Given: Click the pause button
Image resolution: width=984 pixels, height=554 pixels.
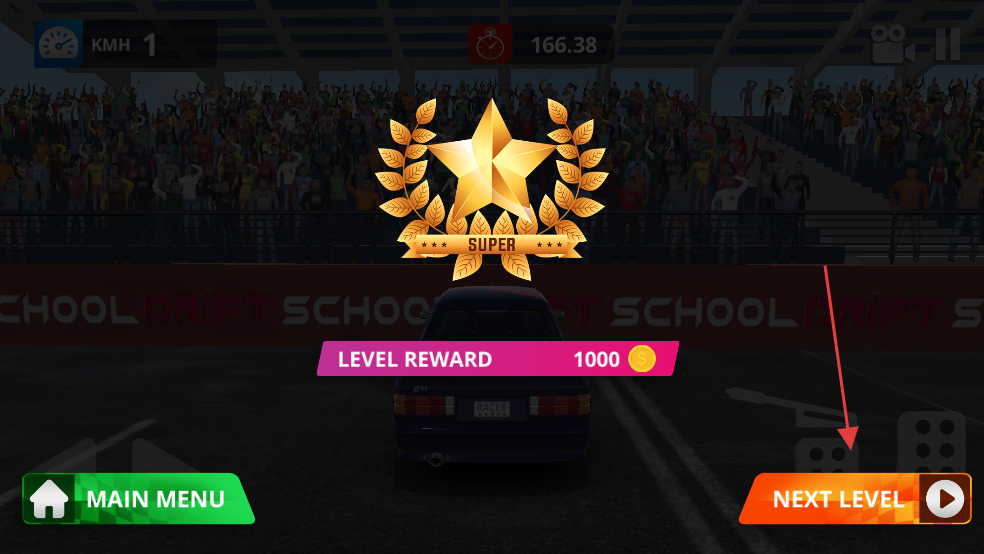Looking at the screenshot, I should coord(947,45).
